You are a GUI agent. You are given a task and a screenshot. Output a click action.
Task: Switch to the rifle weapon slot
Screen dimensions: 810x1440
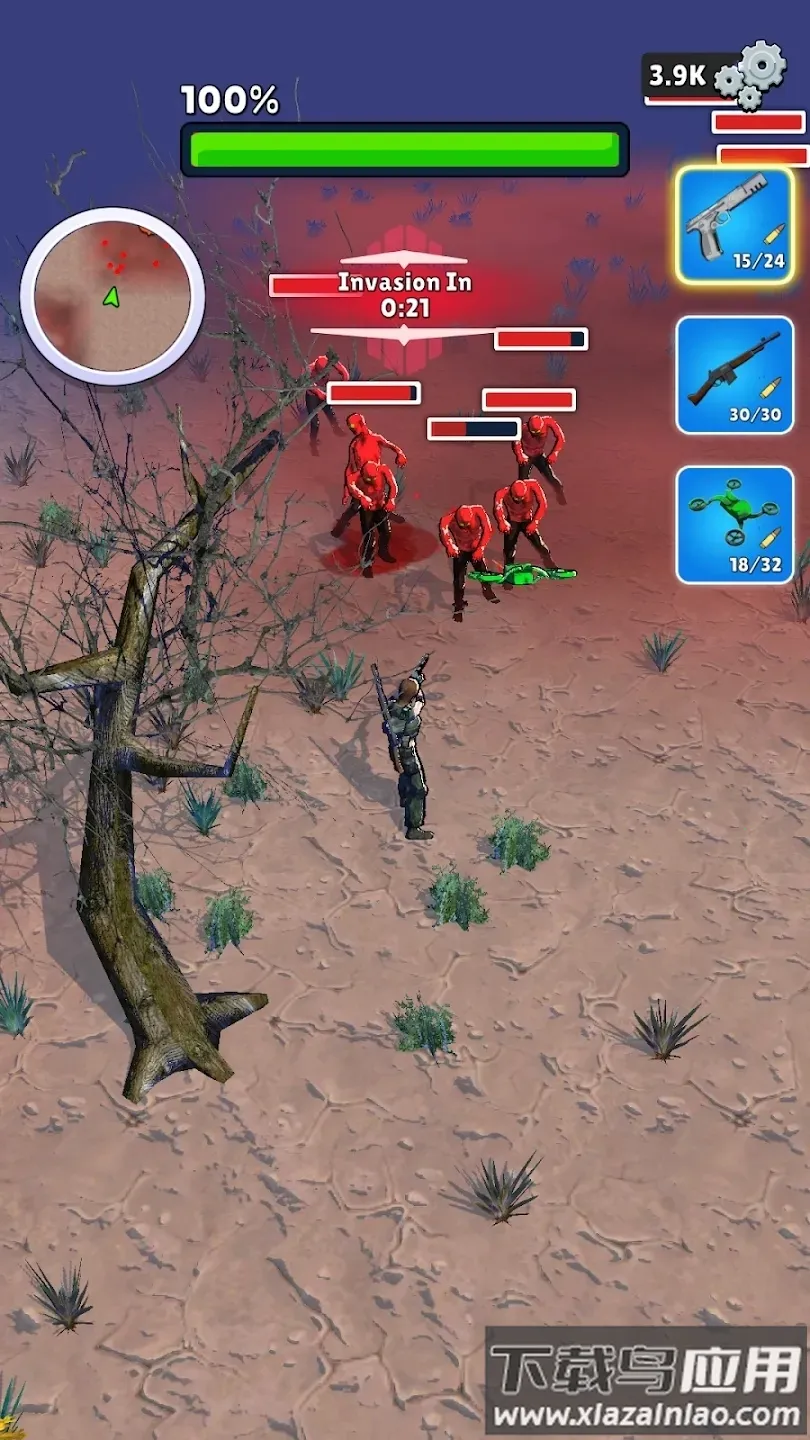point(735,375)
